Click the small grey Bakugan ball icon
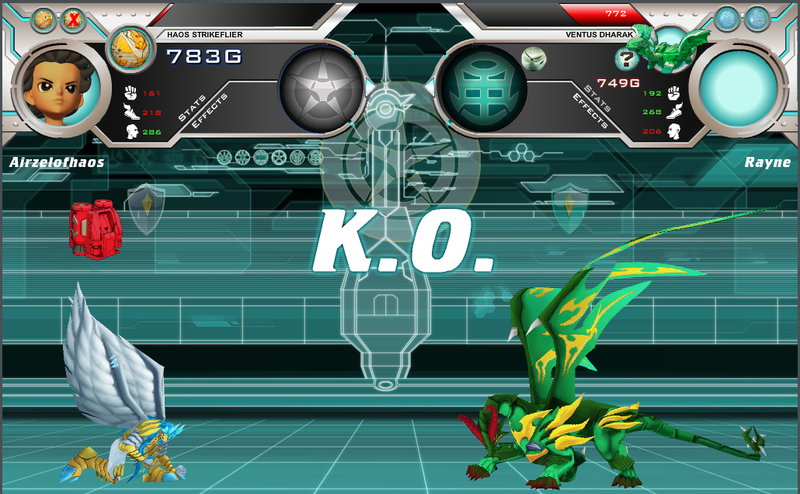The width and height of the screenshot is (800, 494). click(535, 59)
